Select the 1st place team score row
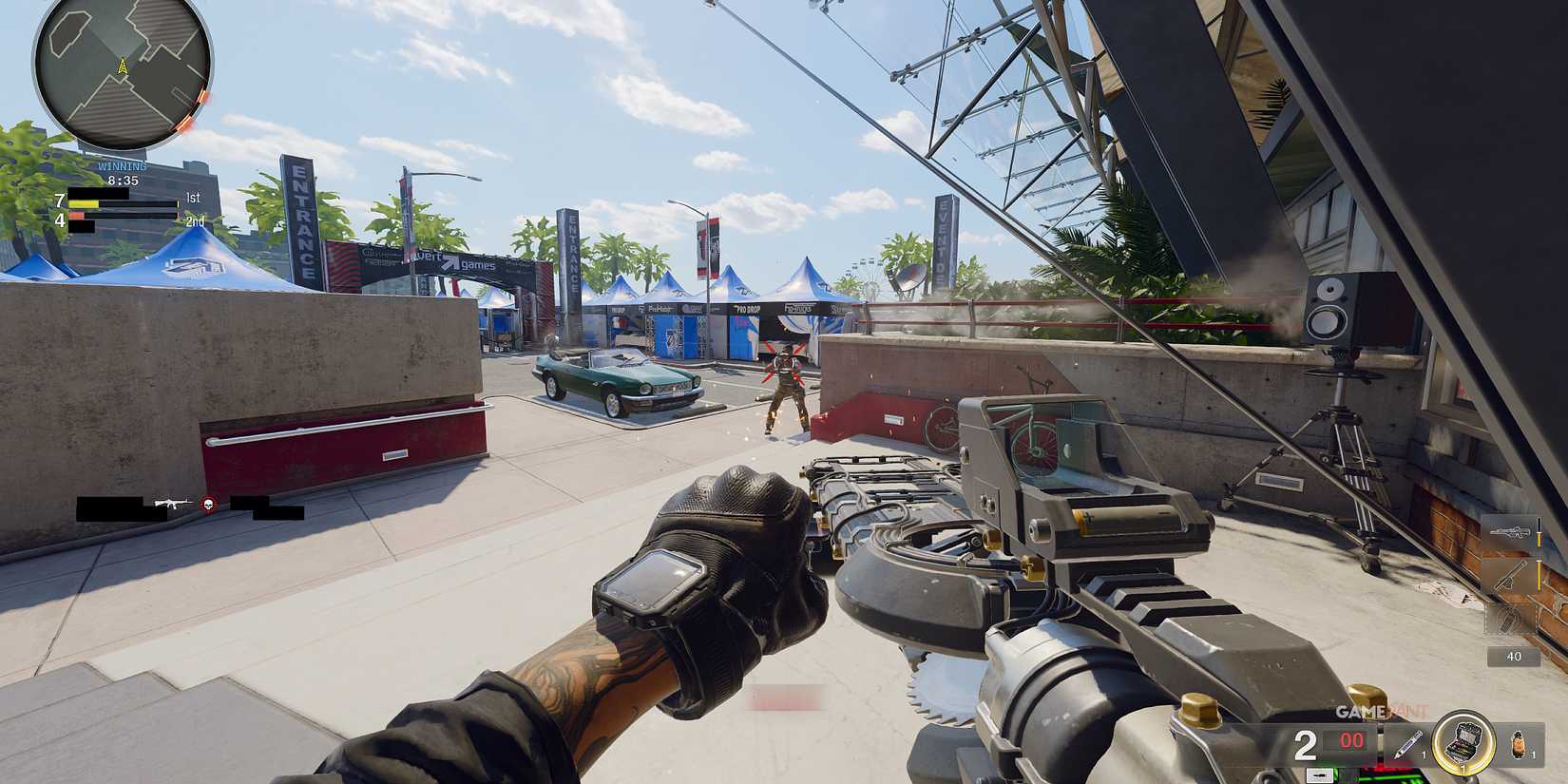The image size is (1568, 784). [x=124, y=200]
